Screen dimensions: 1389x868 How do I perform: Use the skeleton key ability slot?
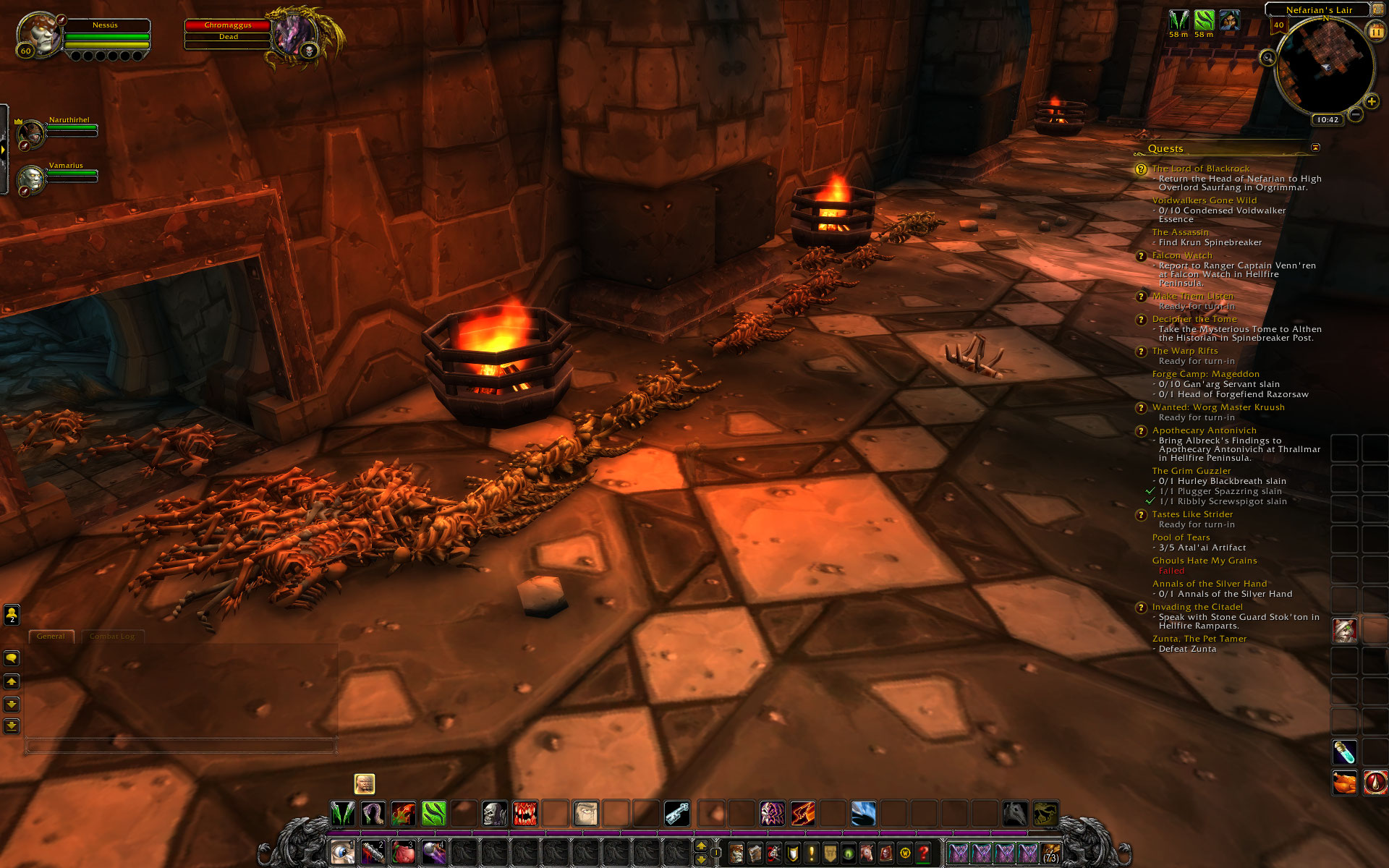pos(677,814)
